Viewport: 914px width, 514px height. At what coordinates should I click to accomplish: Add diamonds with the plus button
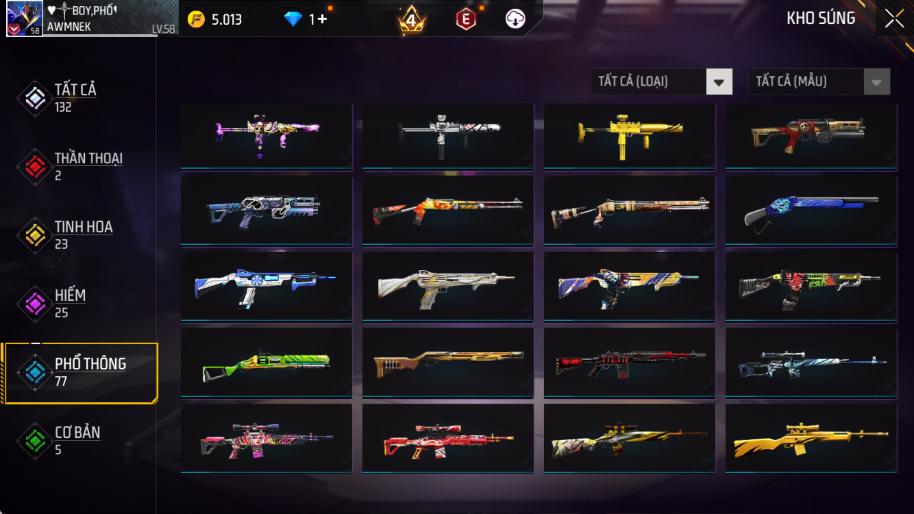[322, 19]
